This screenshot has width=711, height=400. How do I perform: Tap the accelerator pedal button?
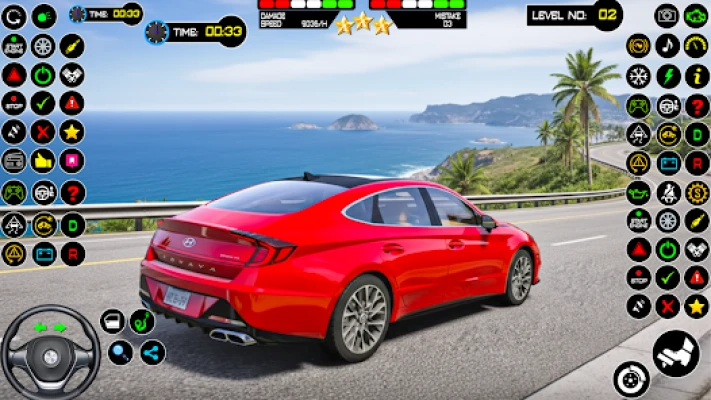click(x=676, y=353)
